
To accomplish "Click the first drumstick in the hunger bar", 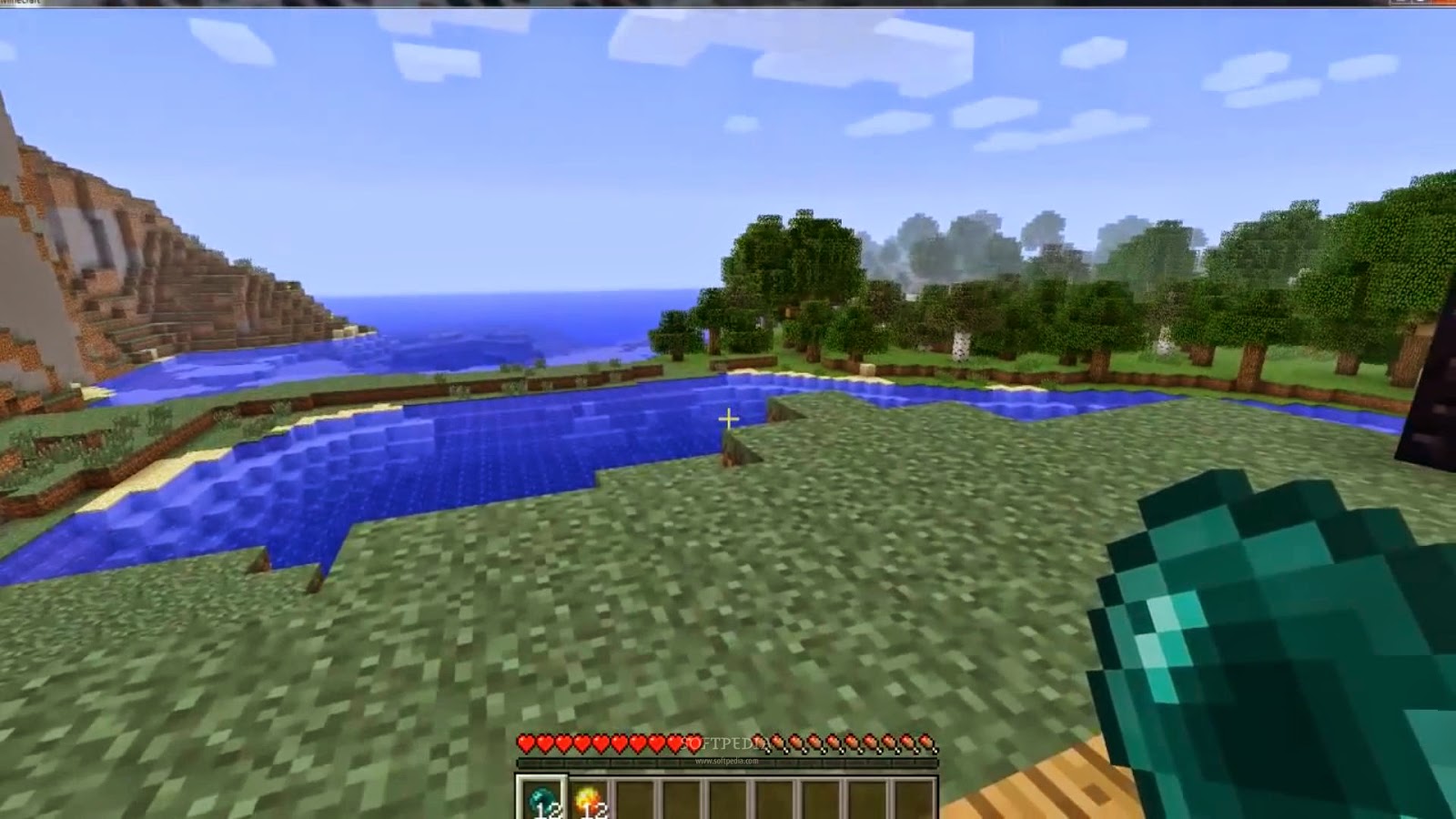I will [x=761, y=743].
